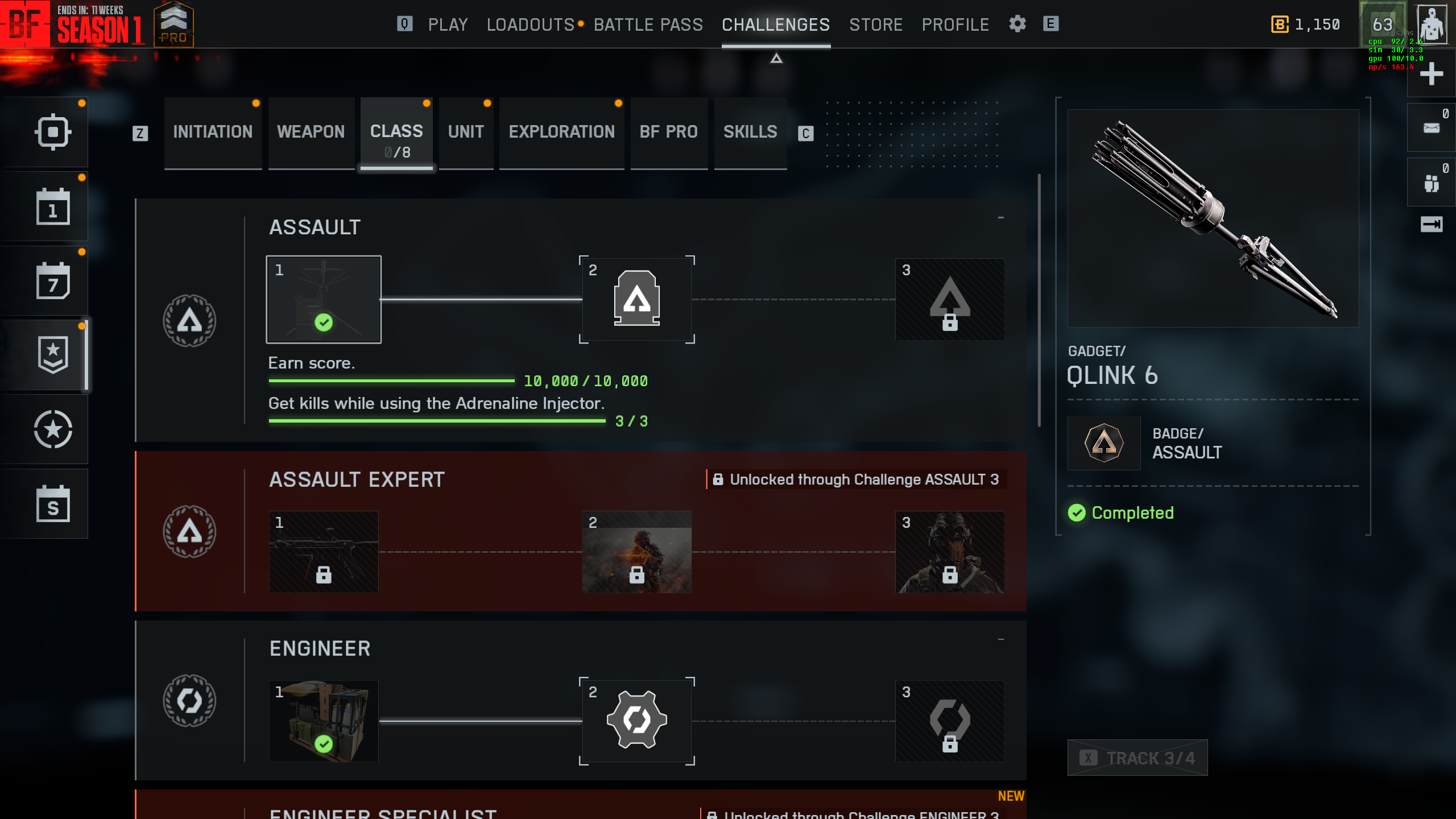
Task: Choose Engineer challenge tier 1 crate tile
Action: click(324, 721)
